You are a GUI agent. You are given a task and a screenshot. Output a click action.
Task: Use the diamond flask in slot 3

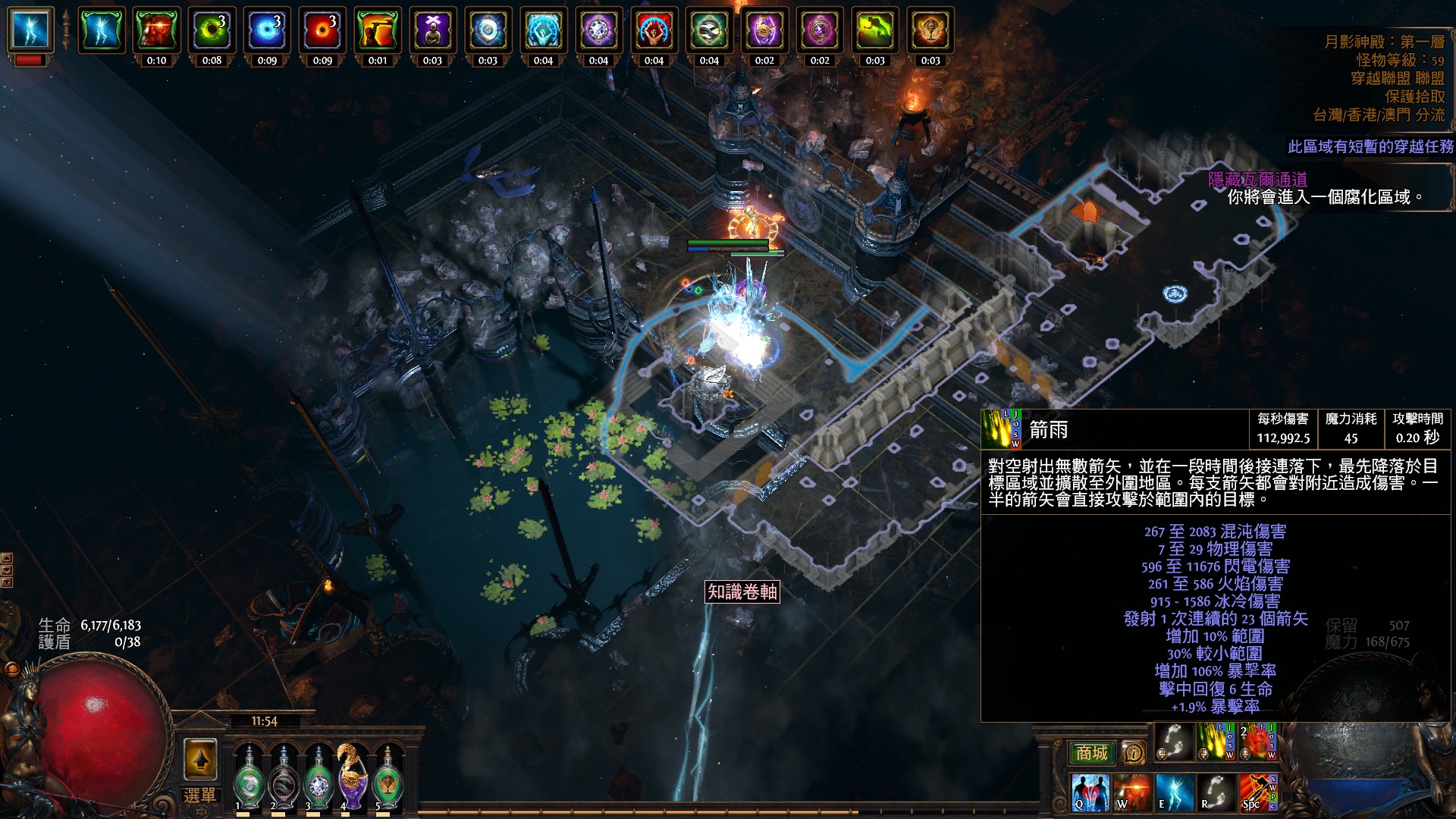(318, 777)
